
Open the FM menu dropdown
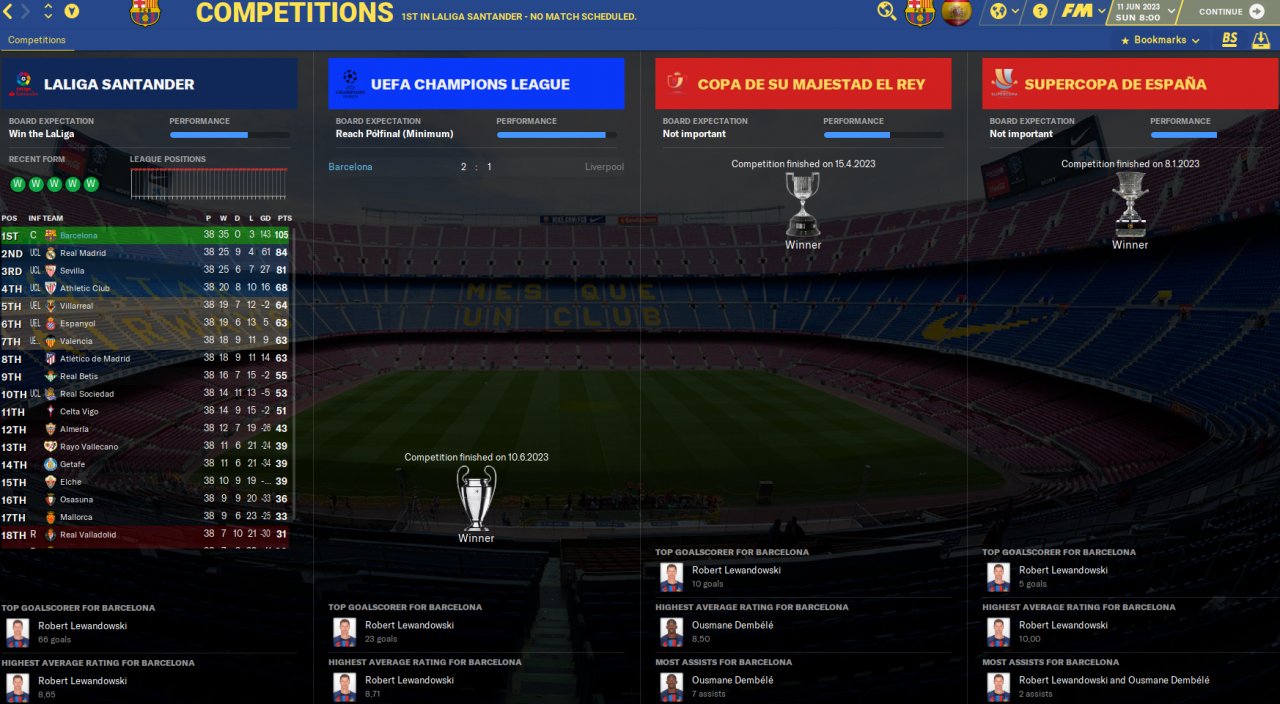[1083, 12]
